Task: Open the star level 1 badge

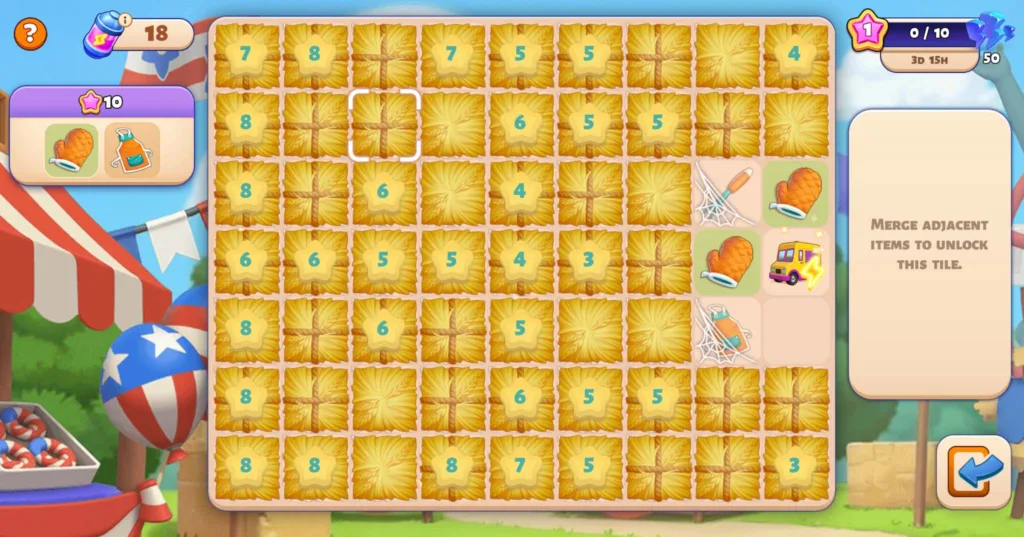Action: tap(866, 31)
